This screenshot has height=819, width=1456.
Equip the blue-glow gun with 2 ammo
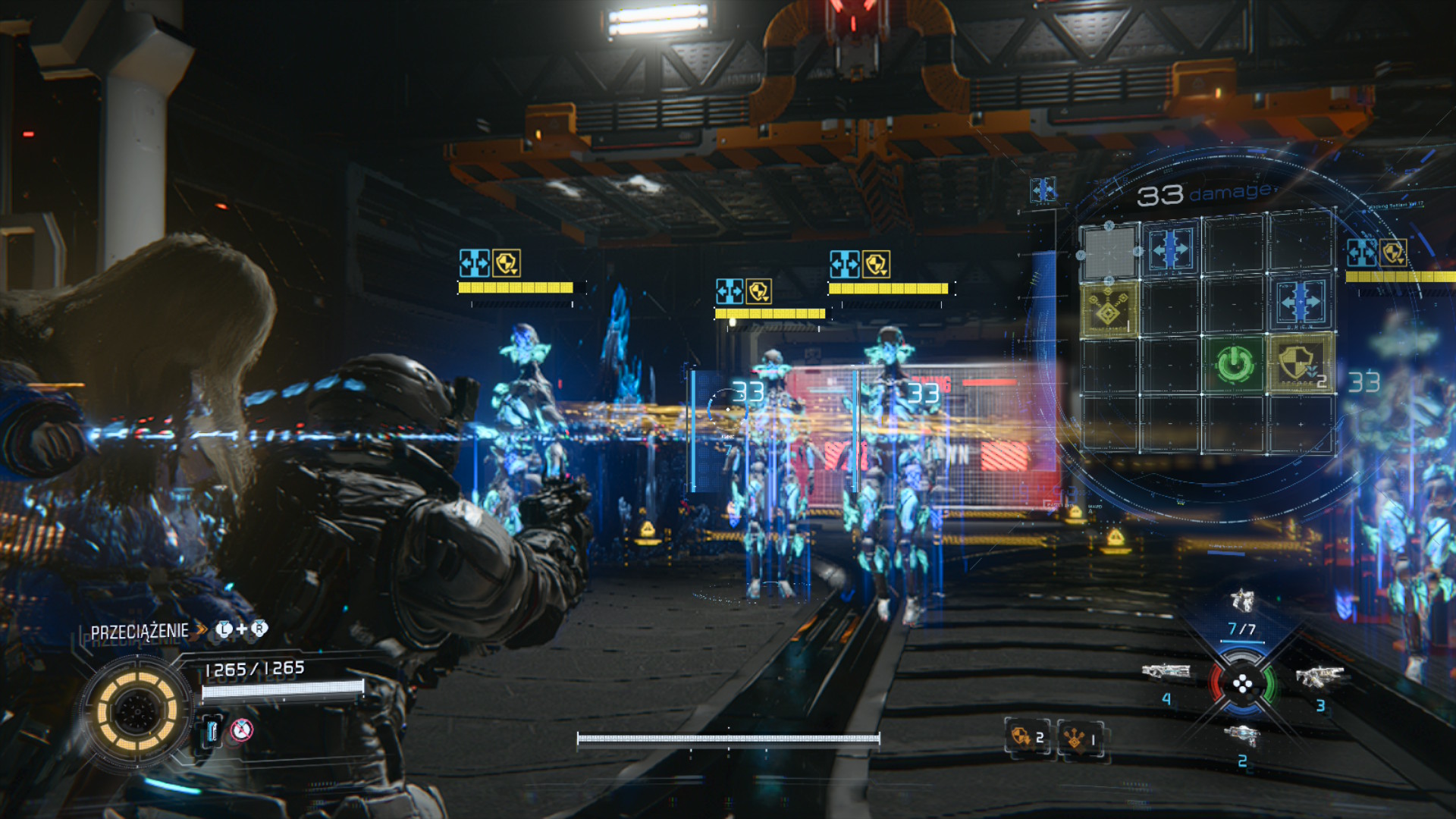click(x=1241, y=735)
